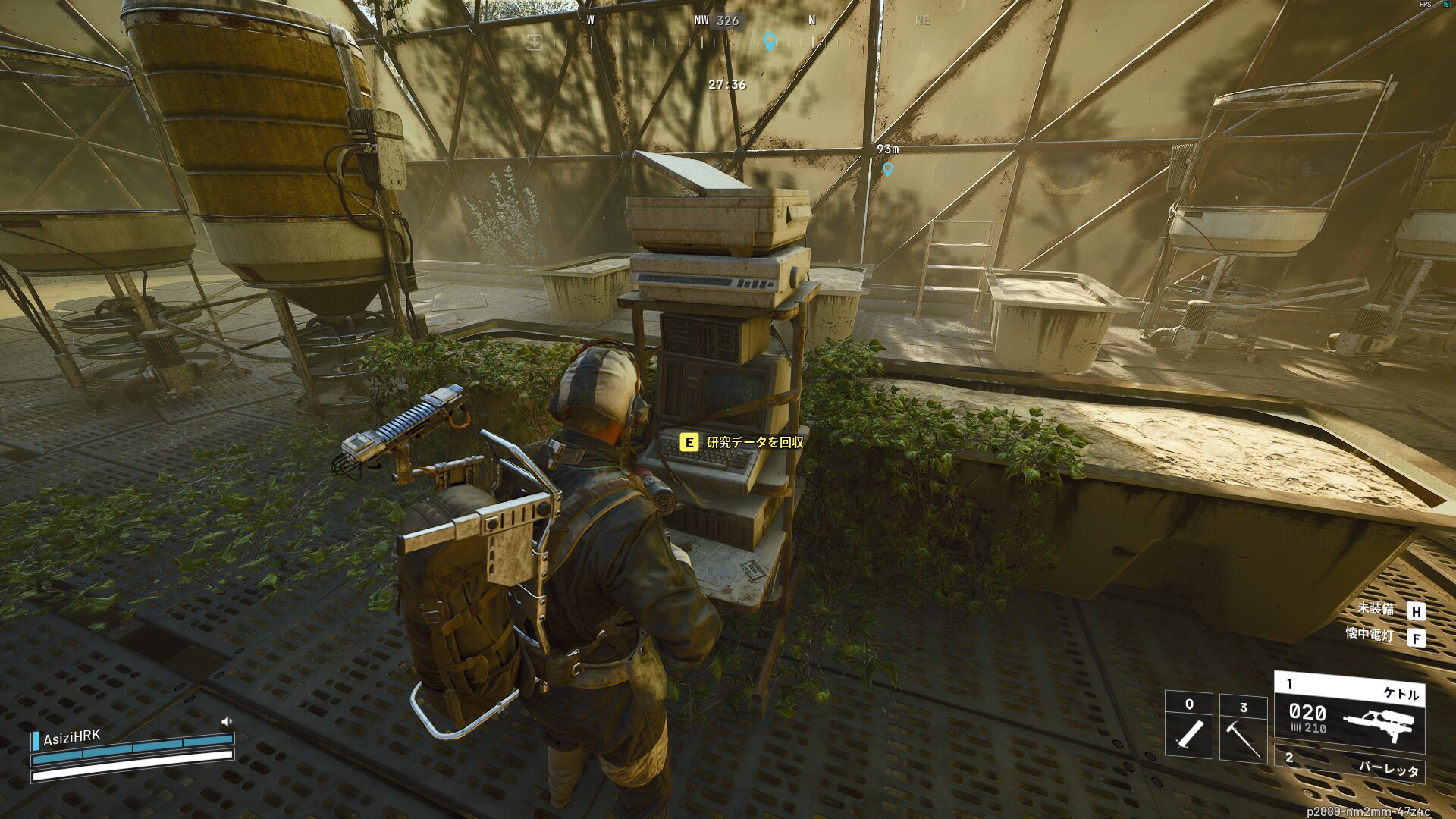Toggle the 懐中電灯 flashlight label
1456x819 pixels.
[x=1369, y=634]
